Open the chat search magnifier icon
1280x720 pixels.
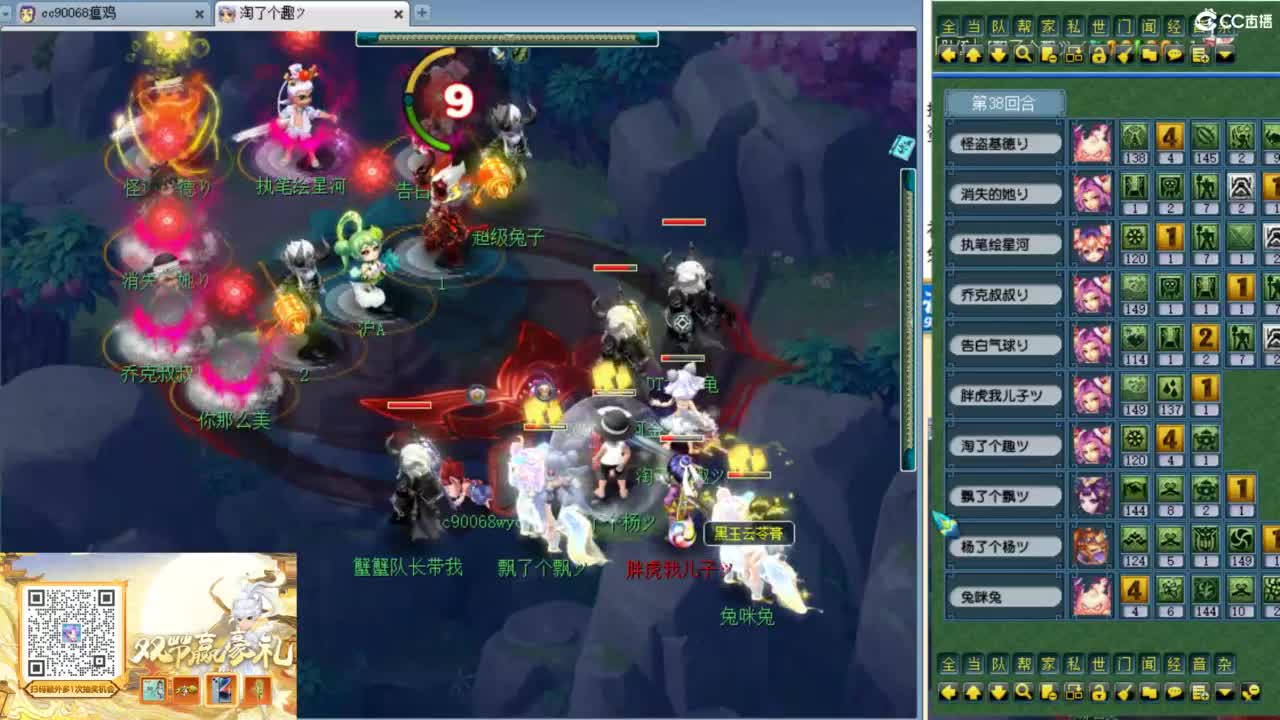click(x=1022, y=55)
